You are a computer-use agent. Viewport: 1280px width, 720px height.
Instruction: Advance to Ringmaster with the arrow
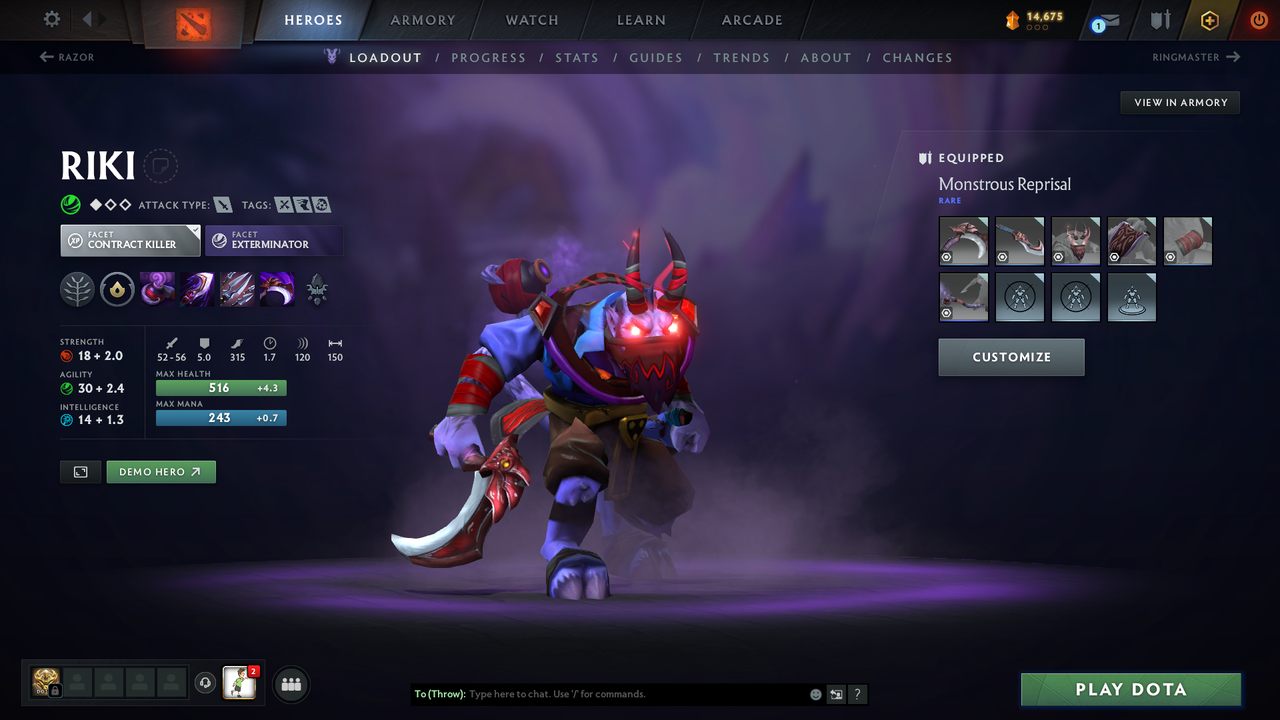click(x=1195, y=57)
